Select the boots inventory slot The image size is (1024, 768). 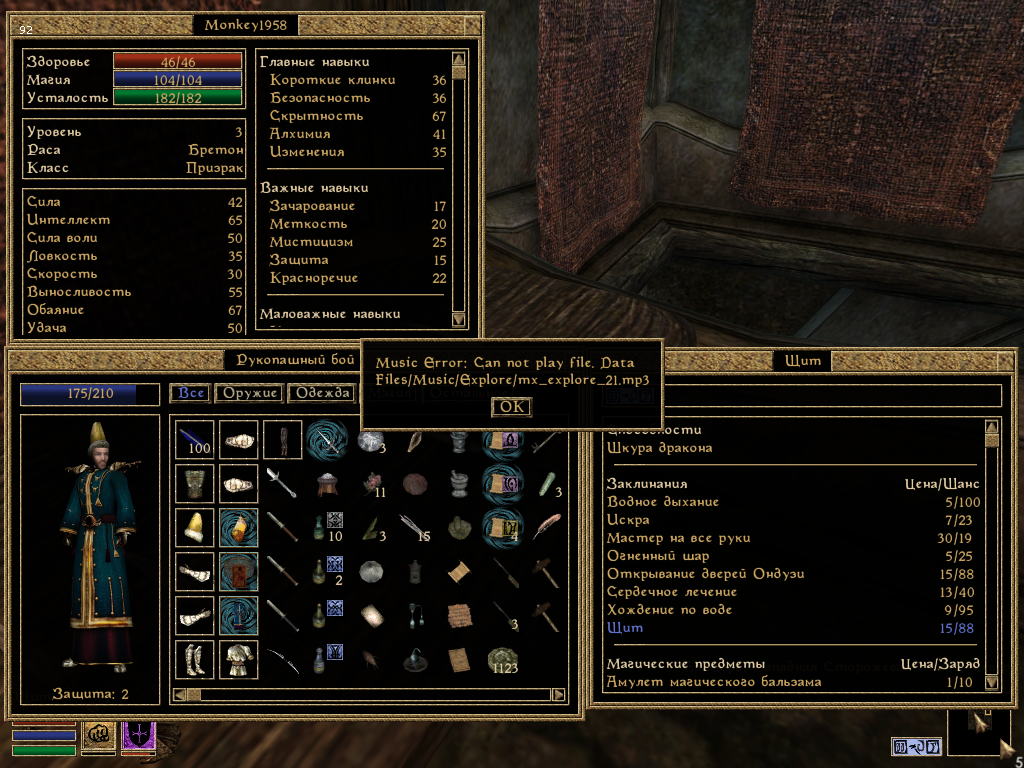pyautogui.click(x=194, y=659)
